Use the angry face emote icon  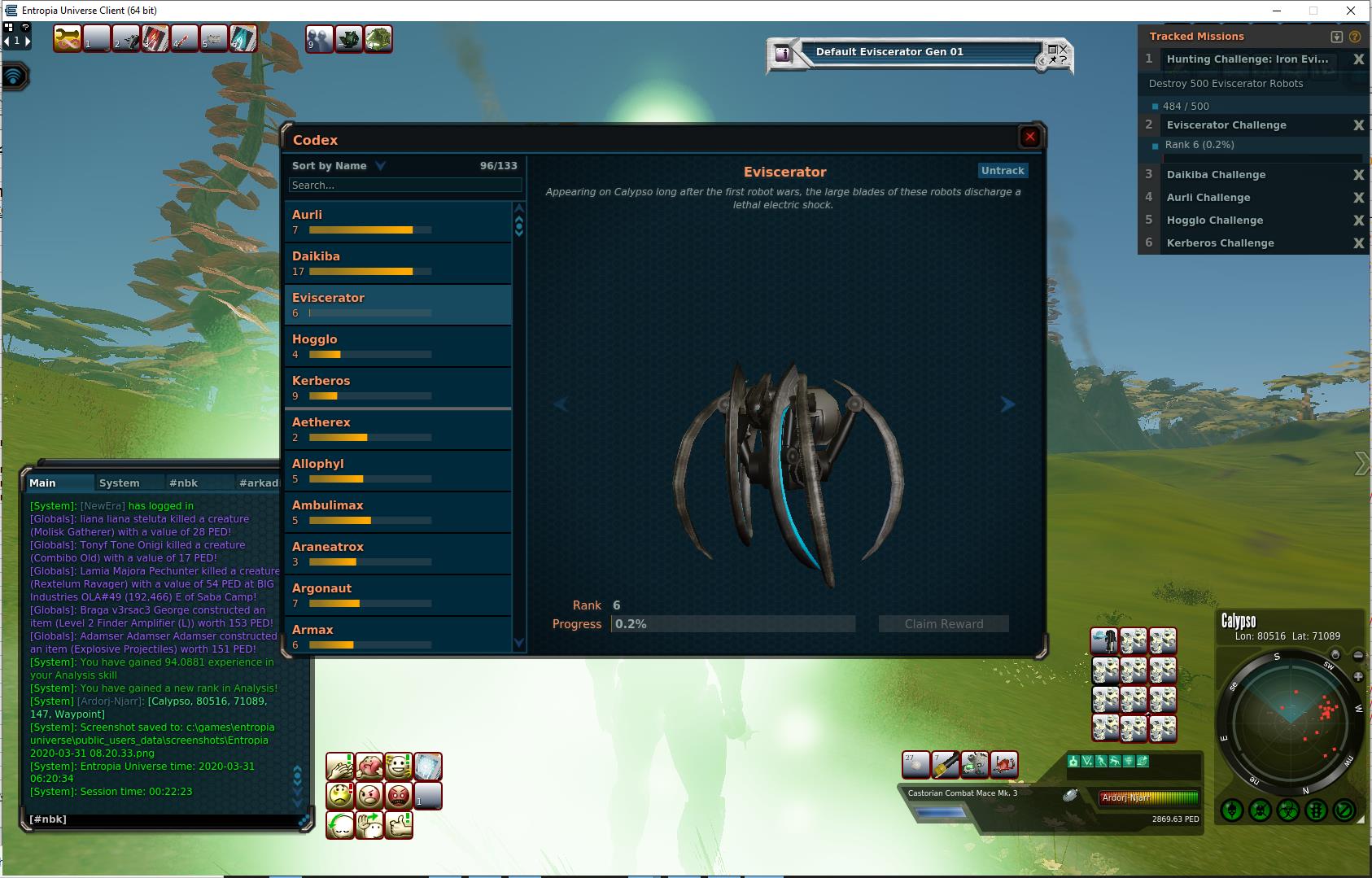tap(369, 795)
